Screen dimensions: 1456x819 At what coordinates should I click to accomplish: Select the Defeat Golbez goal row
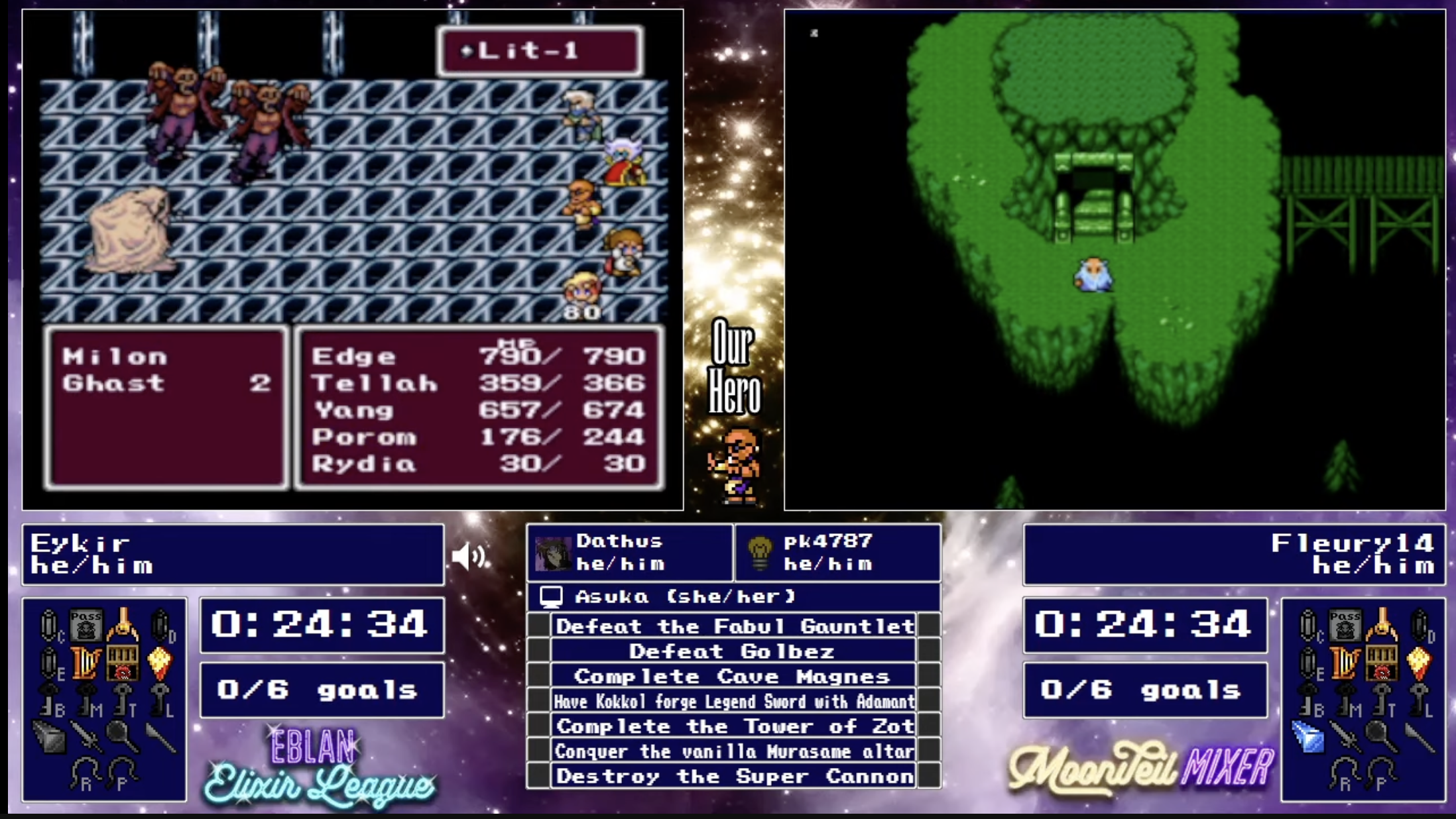(x=732, y=651)
